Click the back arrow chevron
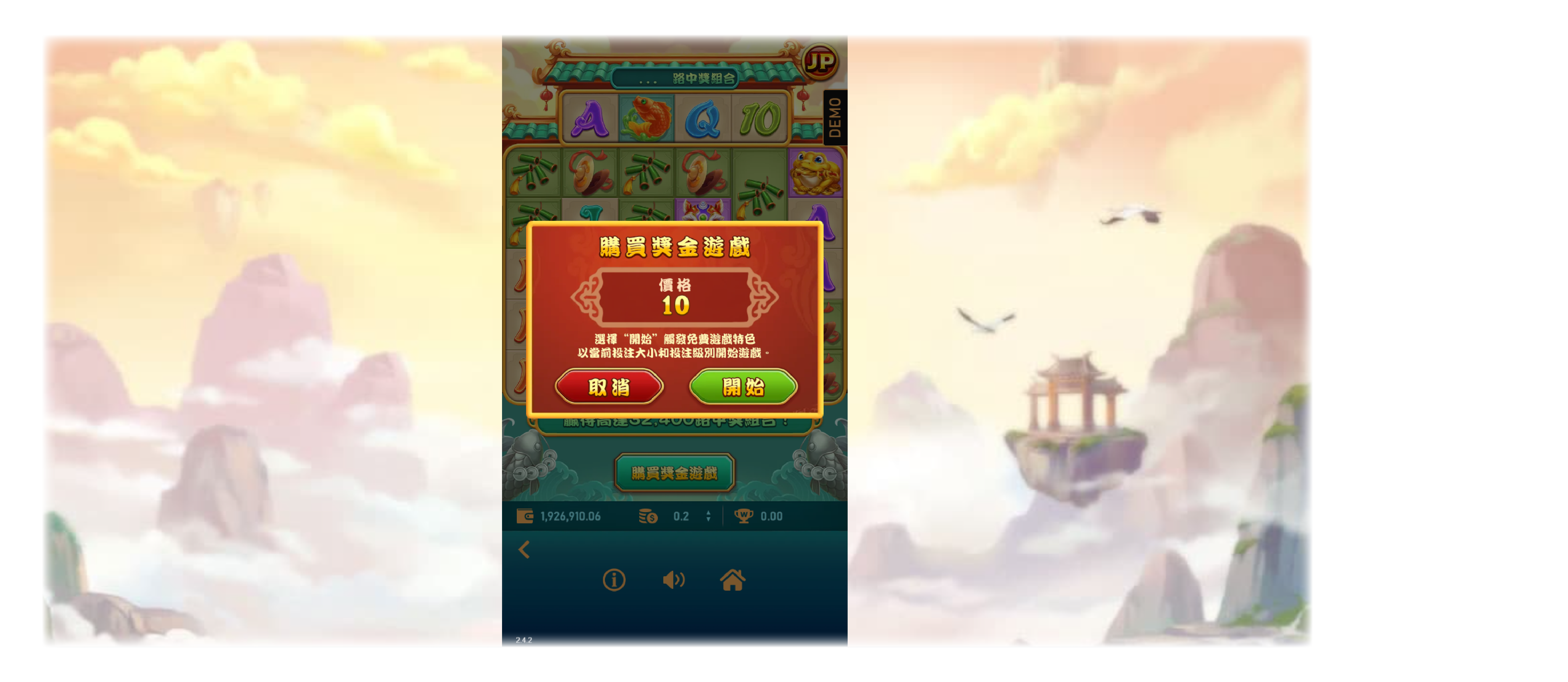 point(524,549)
